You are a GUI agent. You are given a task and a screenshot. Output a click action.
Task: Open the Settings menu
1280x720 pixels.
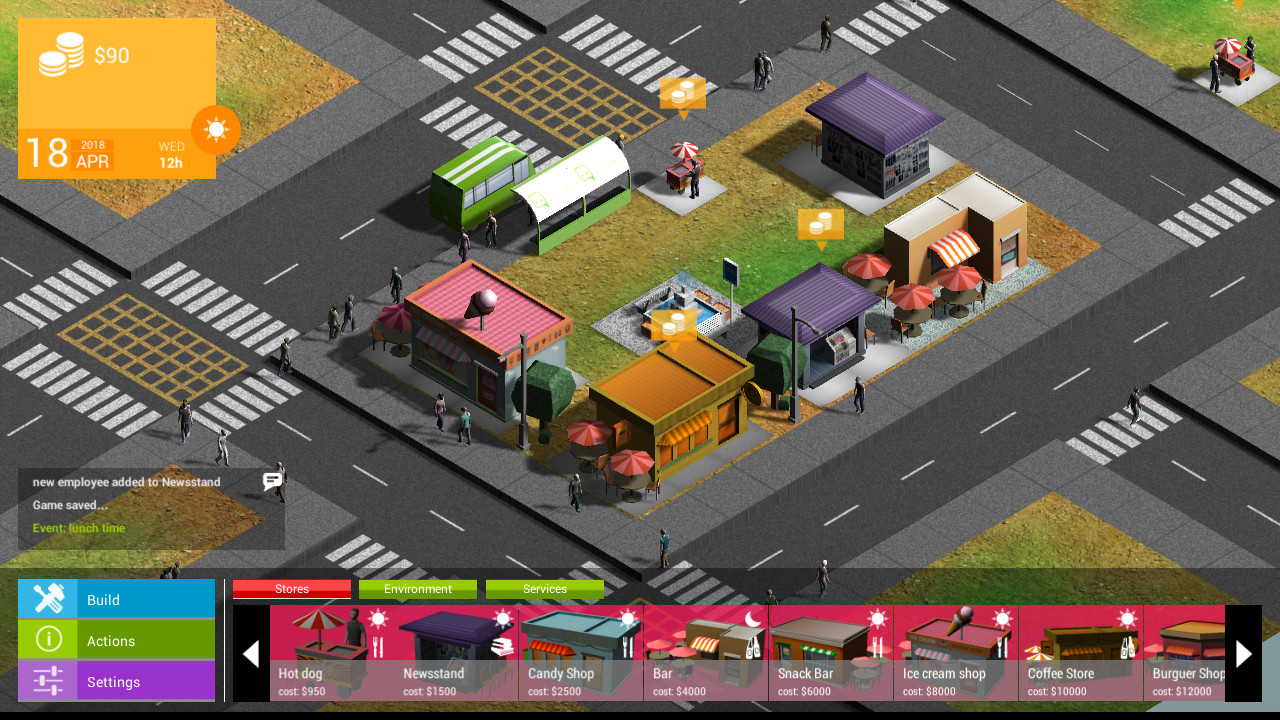point(116,681)
